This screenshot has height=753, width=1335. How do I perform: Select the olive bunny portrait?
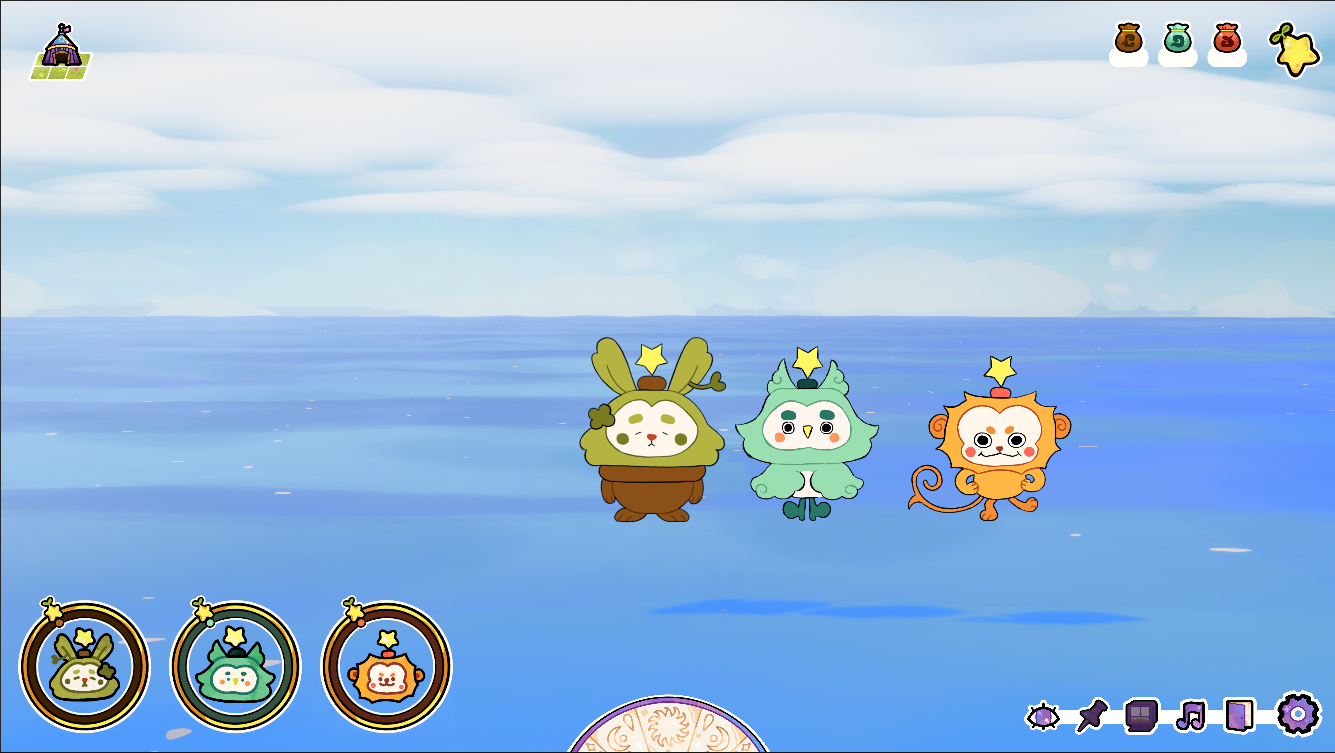point(85,666)
